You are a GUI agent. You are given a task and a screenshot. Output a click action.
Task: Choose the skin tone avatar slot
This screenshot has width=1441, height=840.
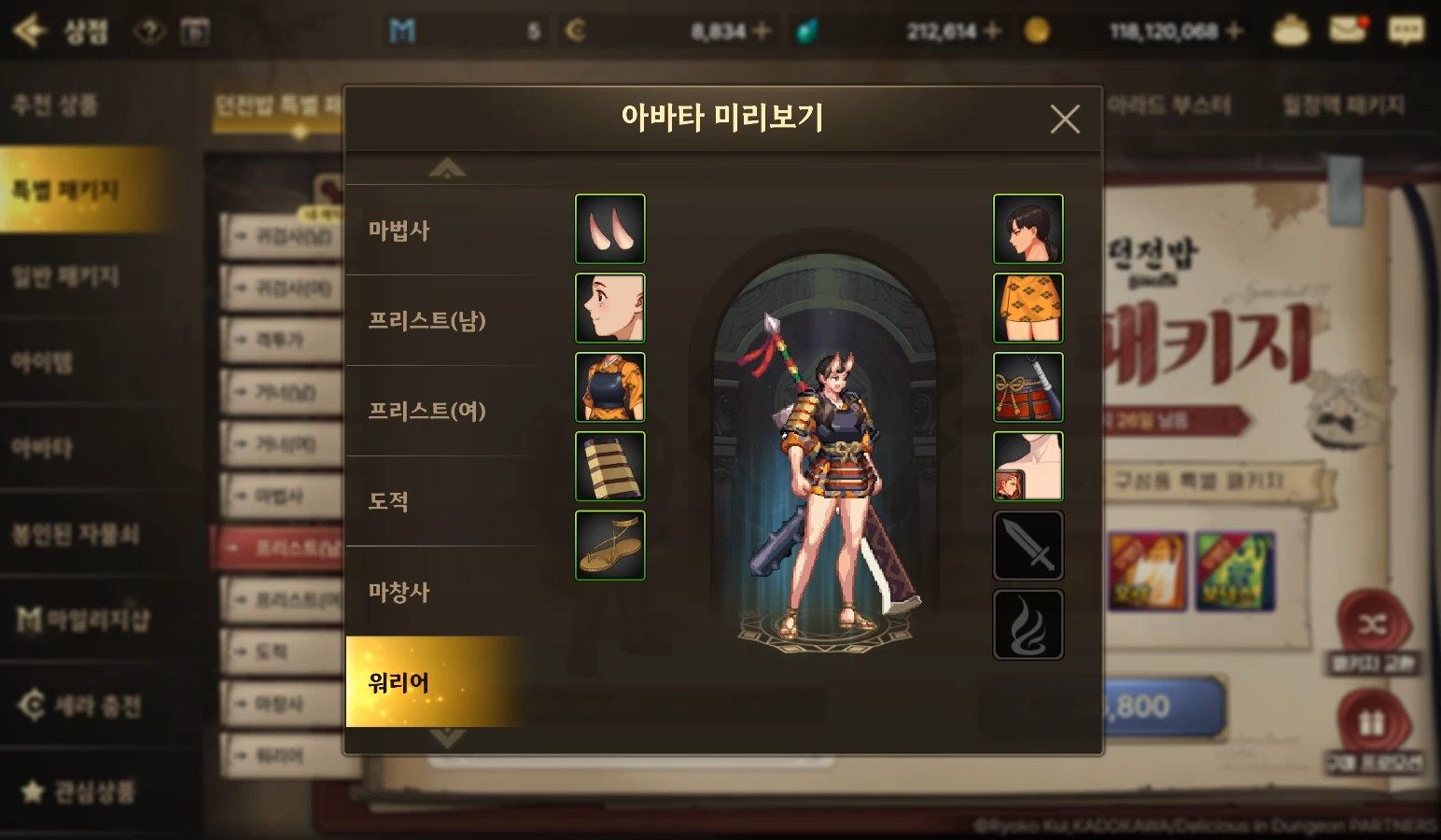tap(1028, 466)
